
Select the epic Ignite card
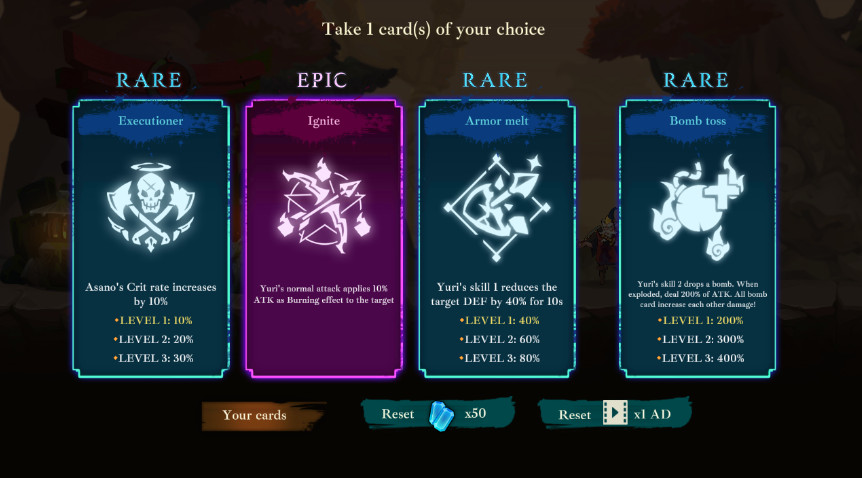click(x=323, y=238)
